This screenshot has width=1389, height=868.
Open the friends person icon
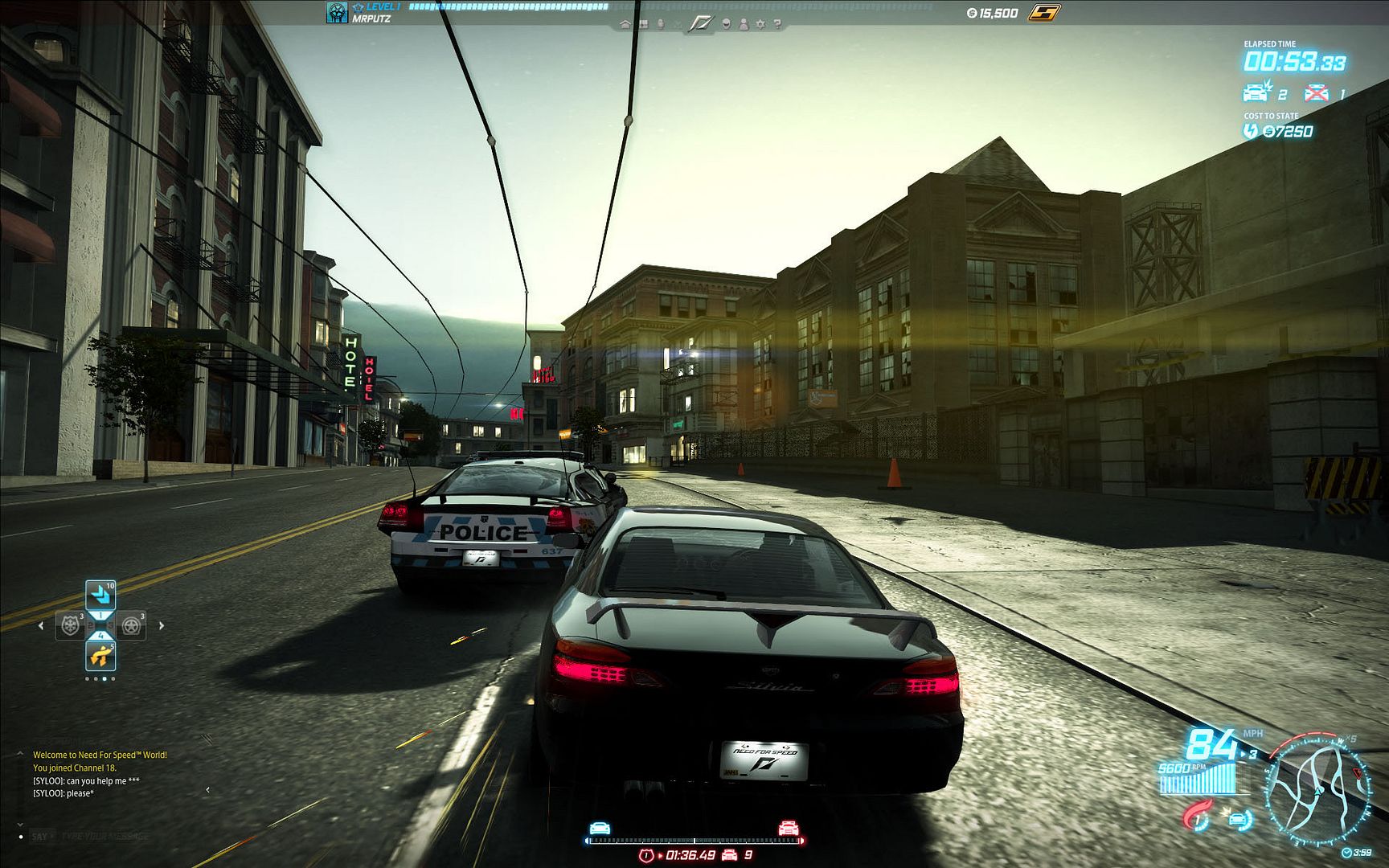point(744,24)
